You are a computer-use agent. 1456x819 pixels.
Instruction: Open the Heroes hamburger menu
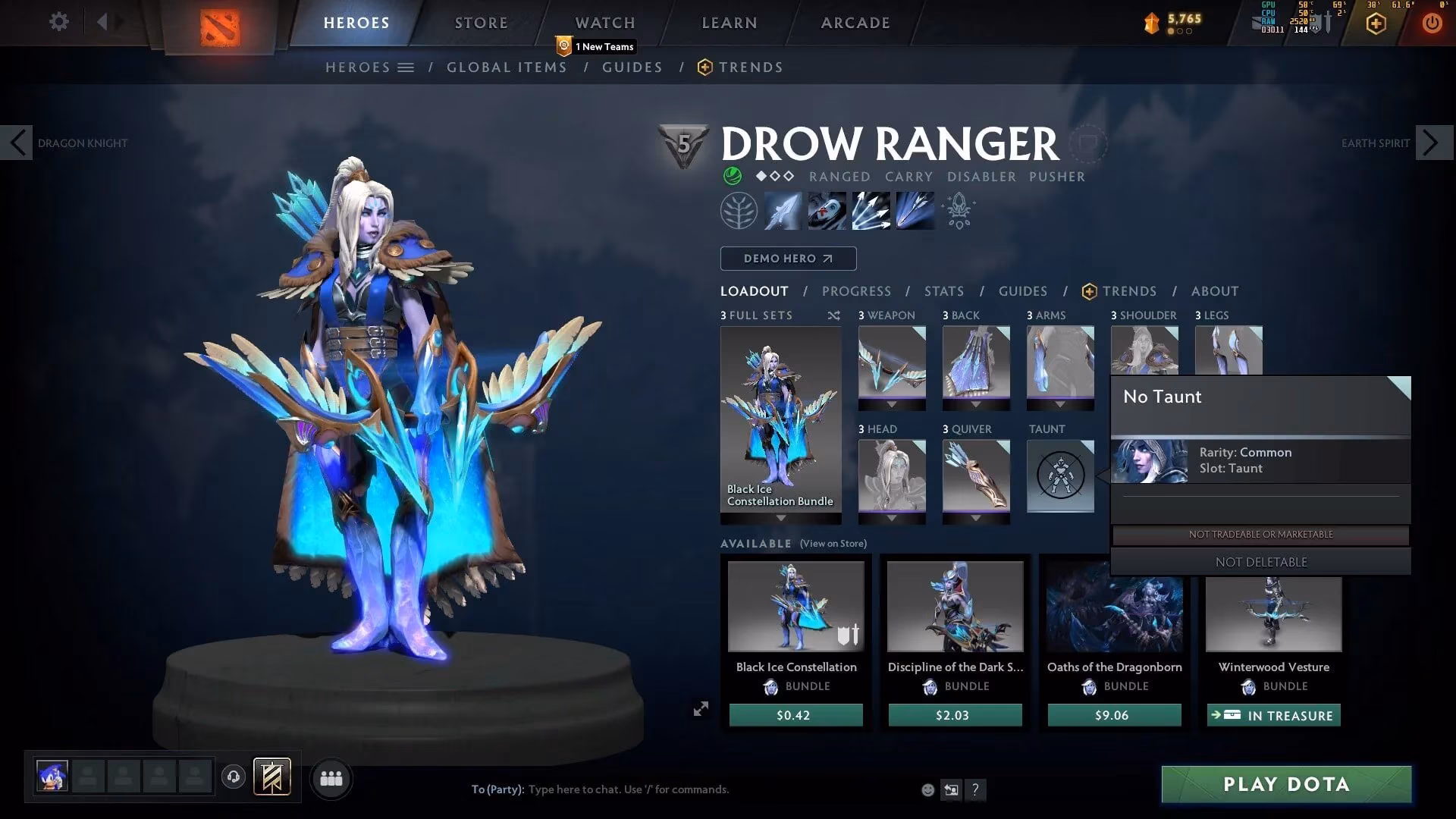click(407, 67)
